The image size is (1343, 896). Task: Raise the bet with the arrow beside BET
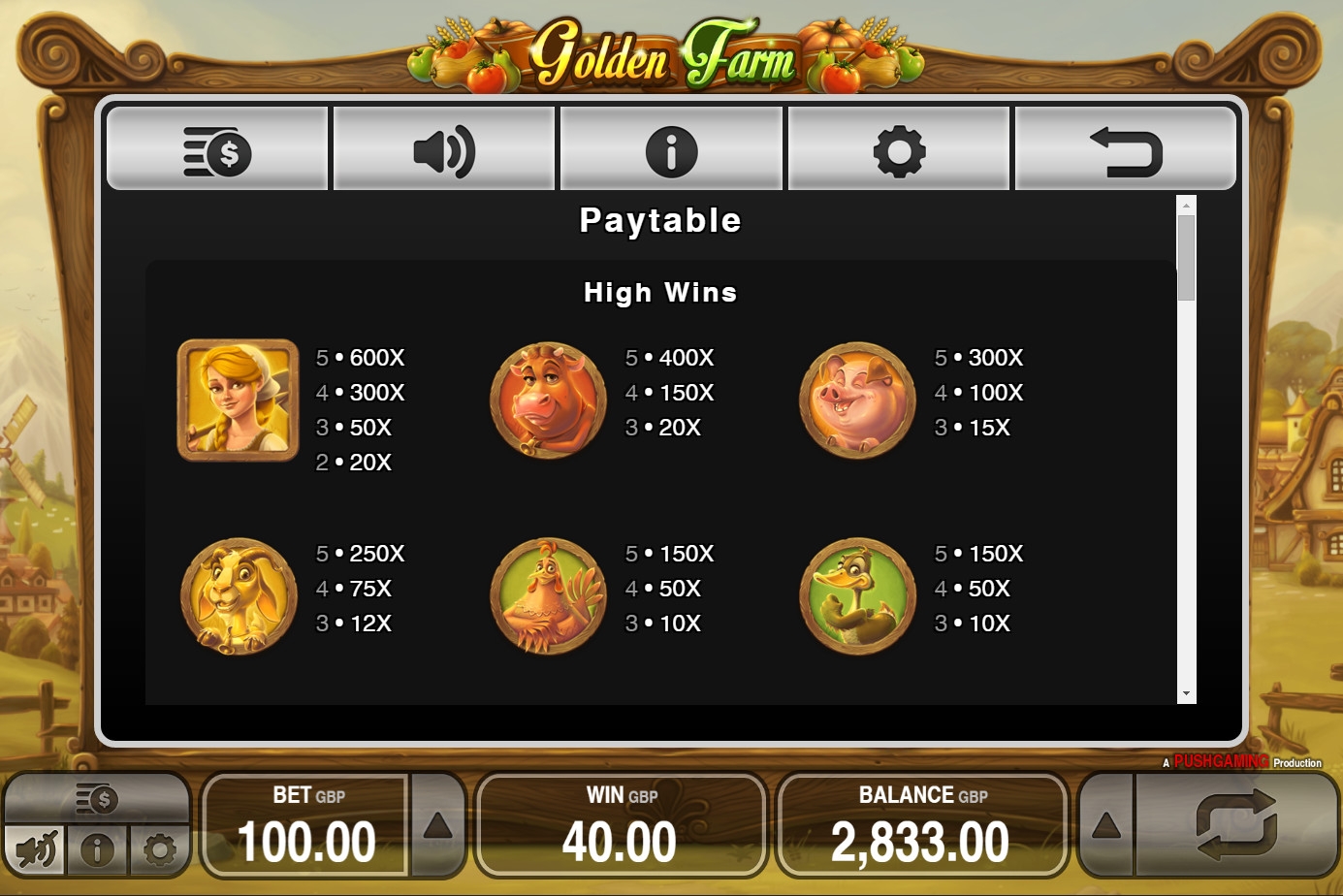click(437, 826)
